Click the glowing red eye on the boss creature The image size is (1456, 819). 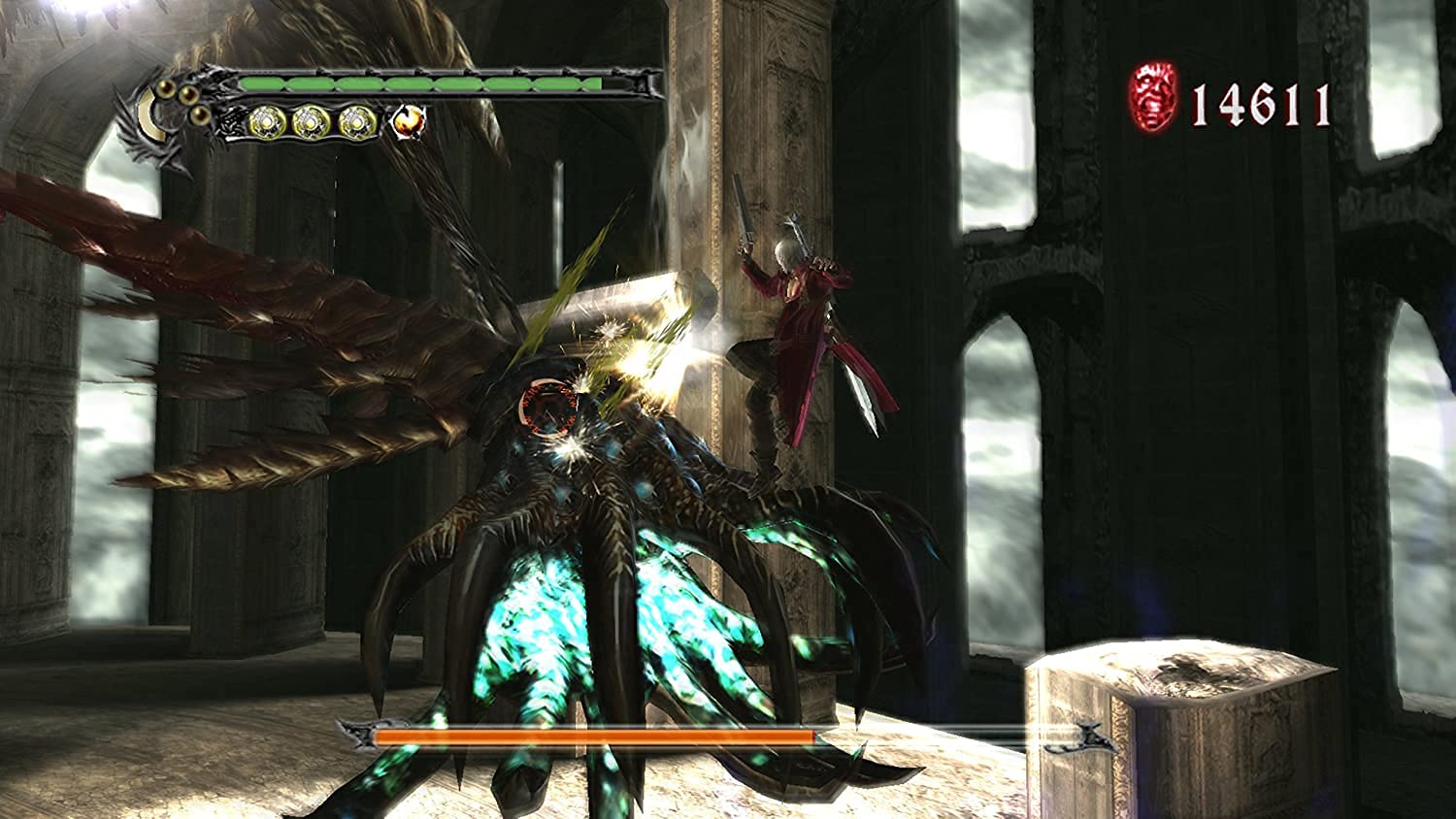tap(546, 406)
